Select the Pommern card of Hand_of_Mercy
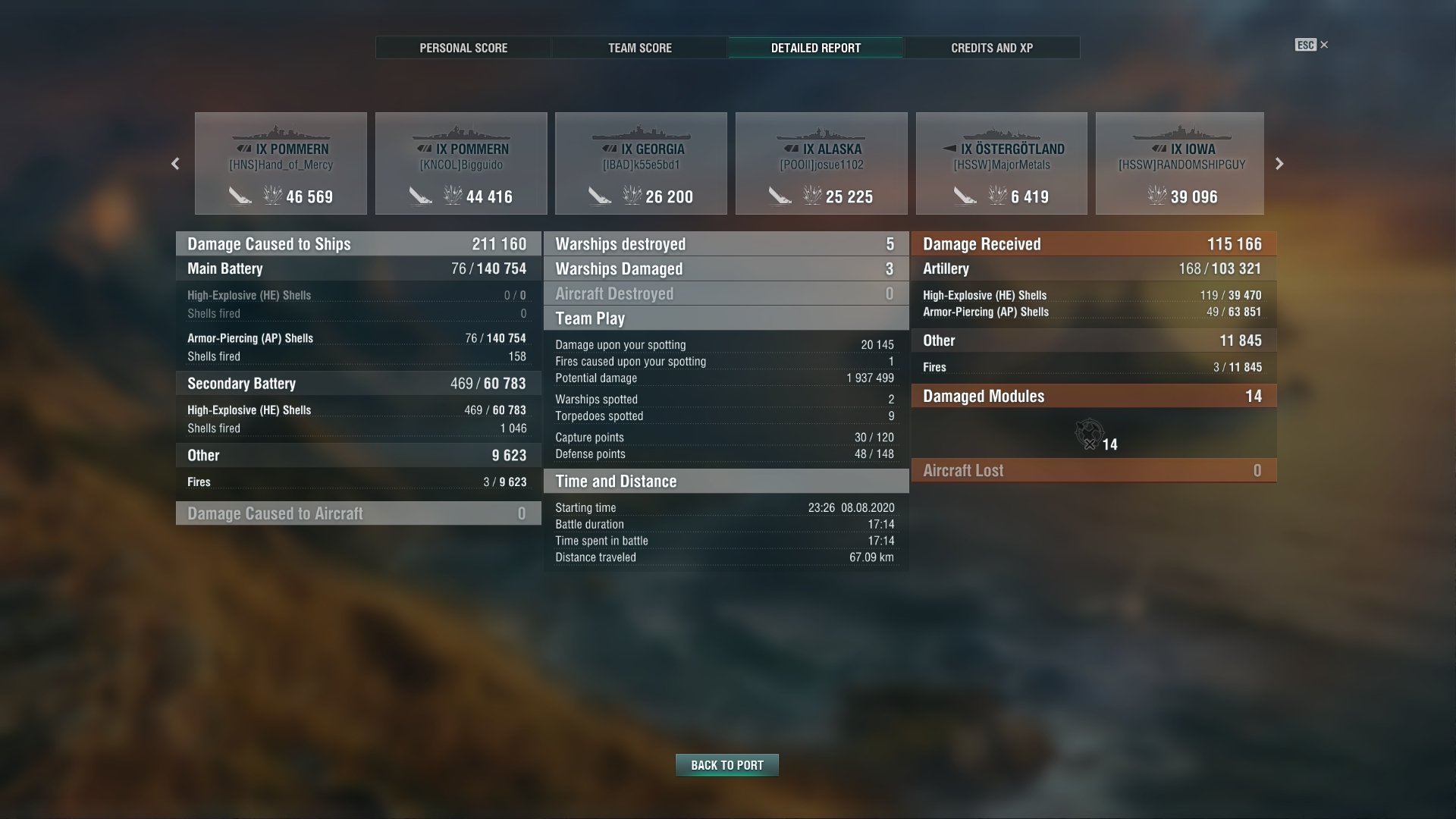Screen dimensions: 1456x819 pyautogui.click(x=281, y=164)
